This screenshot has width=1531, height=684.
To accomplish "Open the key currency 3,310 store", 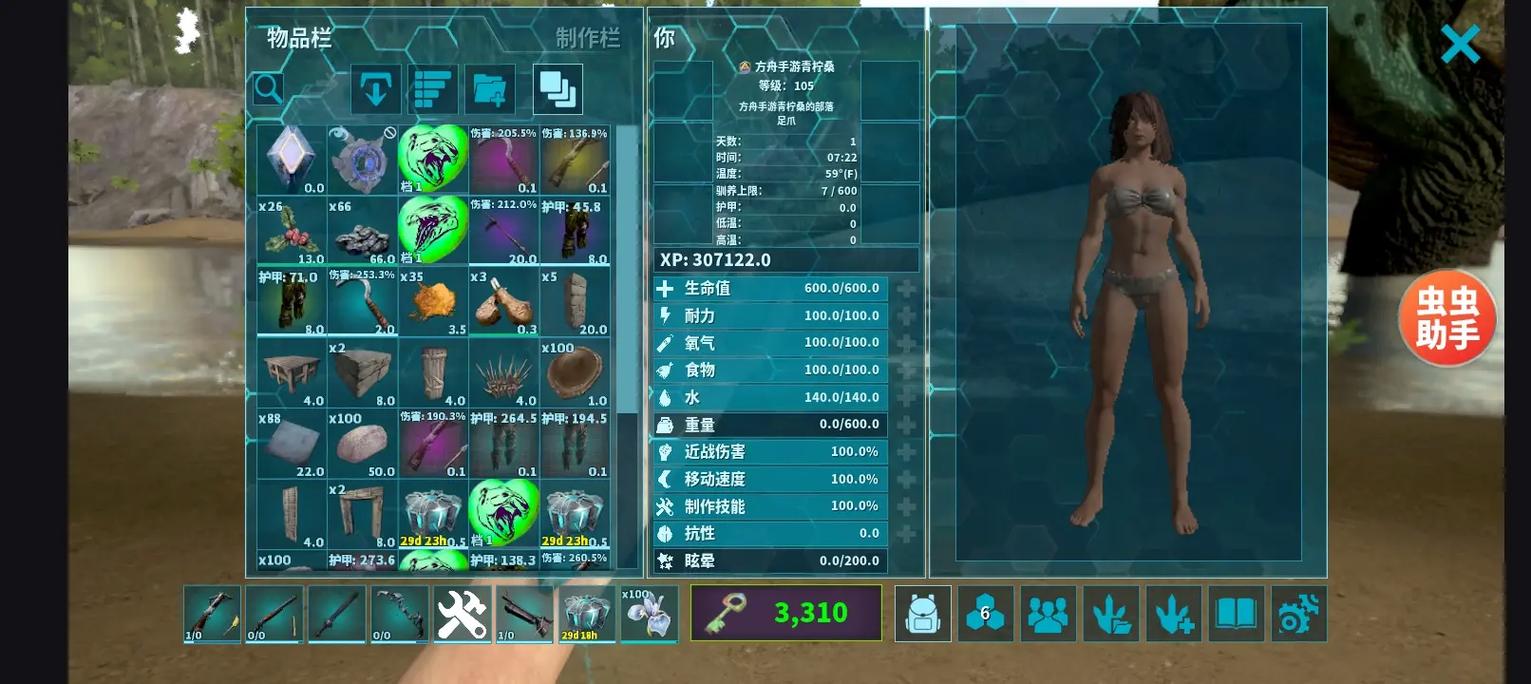I will [786, 613].
